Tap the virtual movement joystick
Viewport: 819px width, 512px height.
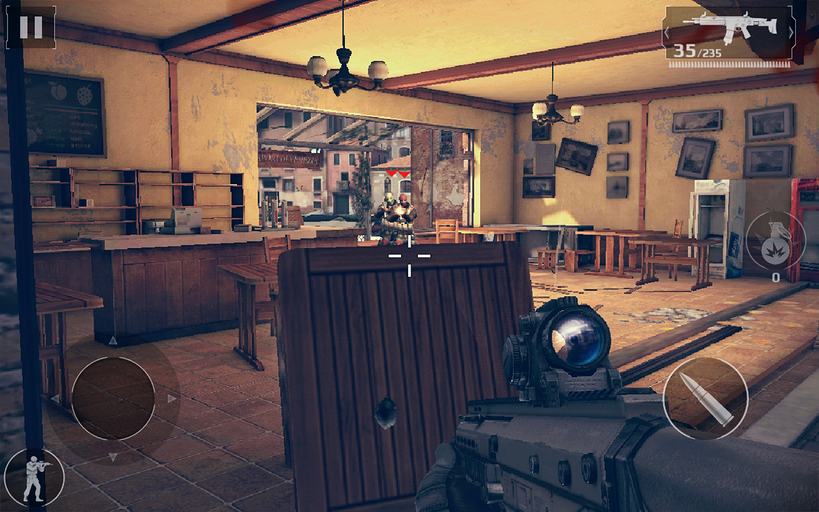pos(112,398)
